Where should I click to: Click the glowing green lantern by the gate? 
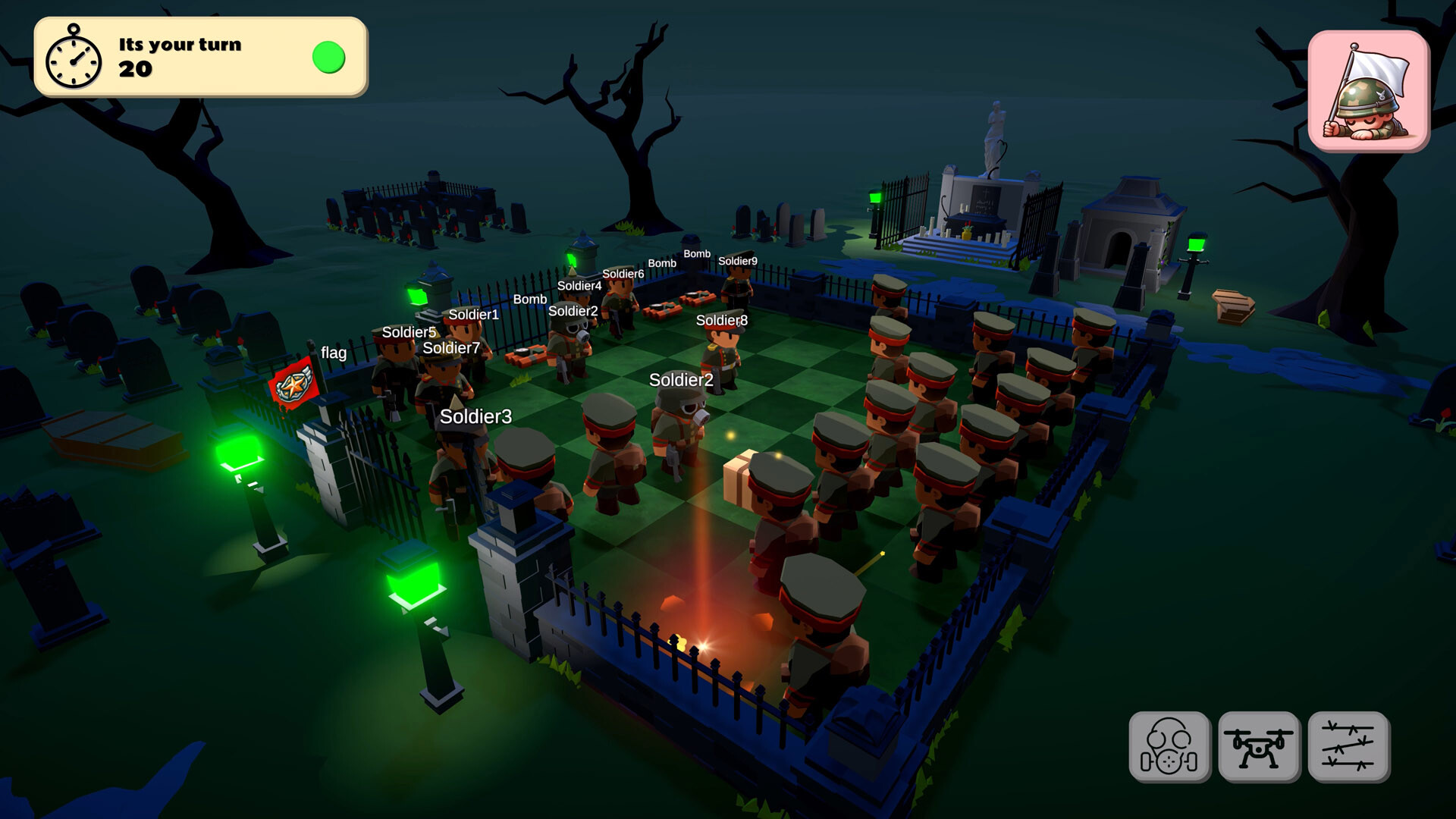(x=237, y=454)
